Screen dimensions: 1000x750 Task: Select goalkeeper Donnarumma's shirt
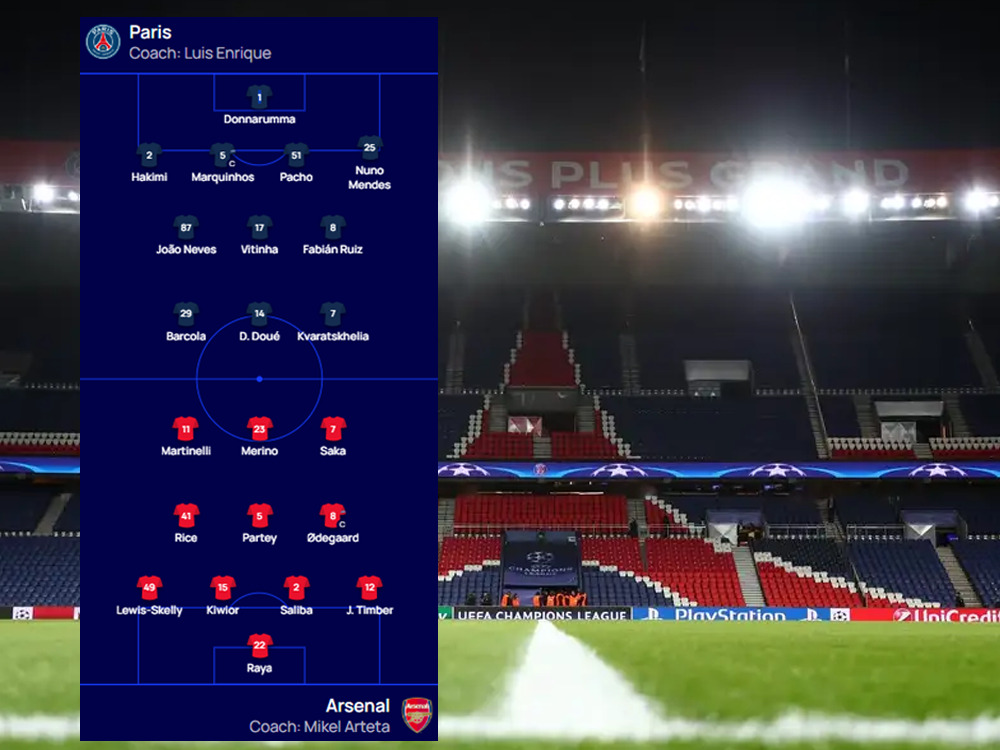[x=259, y=97]
